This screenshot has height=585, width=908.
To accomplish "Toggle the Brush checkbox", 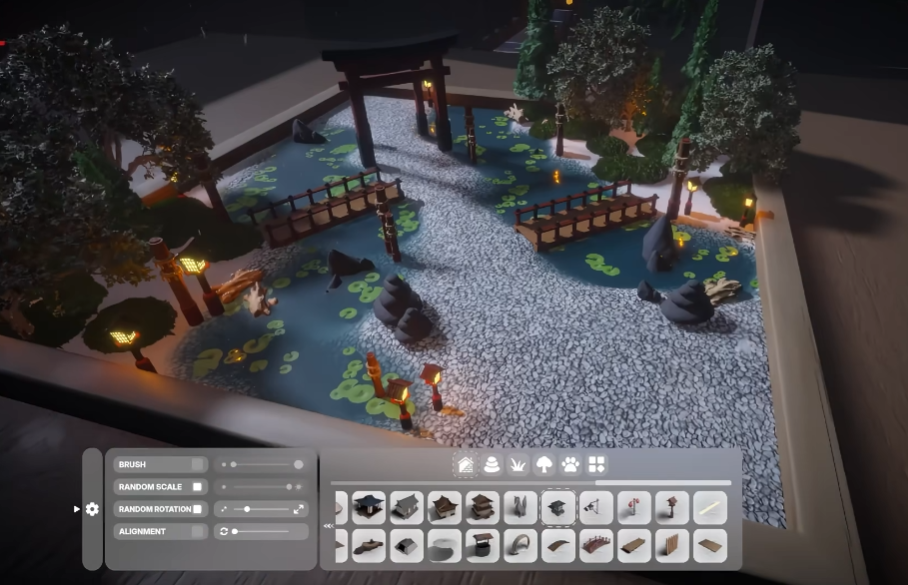I will click(198, 464).
